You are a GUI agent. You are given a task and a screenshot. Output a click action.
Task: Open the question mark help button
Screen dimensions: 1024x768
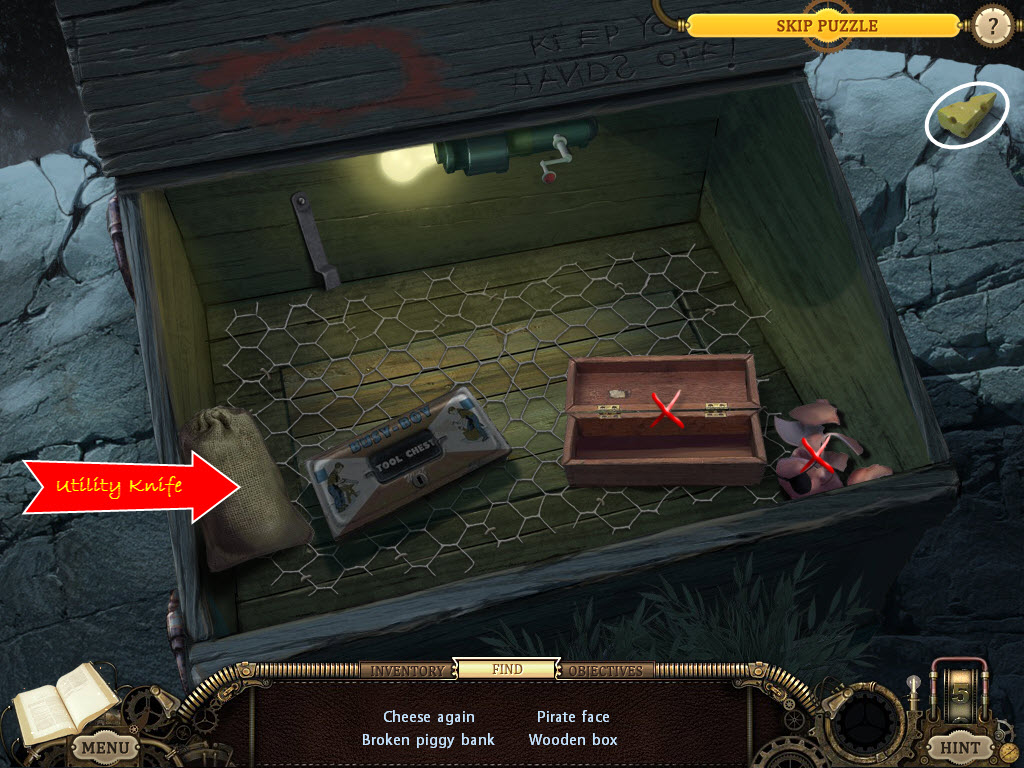coord(992,24)
